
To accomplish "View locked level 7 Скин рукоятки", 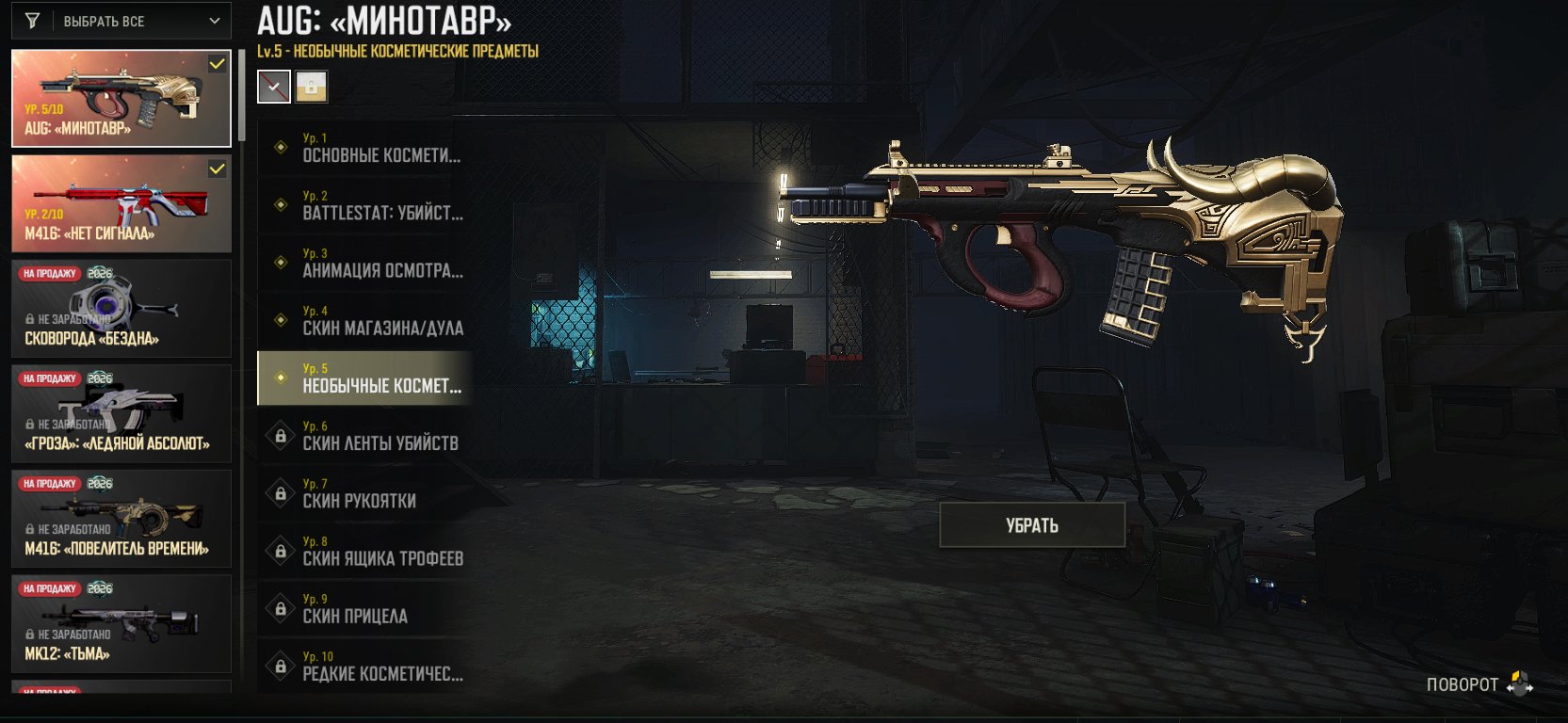I will point(365,493).
